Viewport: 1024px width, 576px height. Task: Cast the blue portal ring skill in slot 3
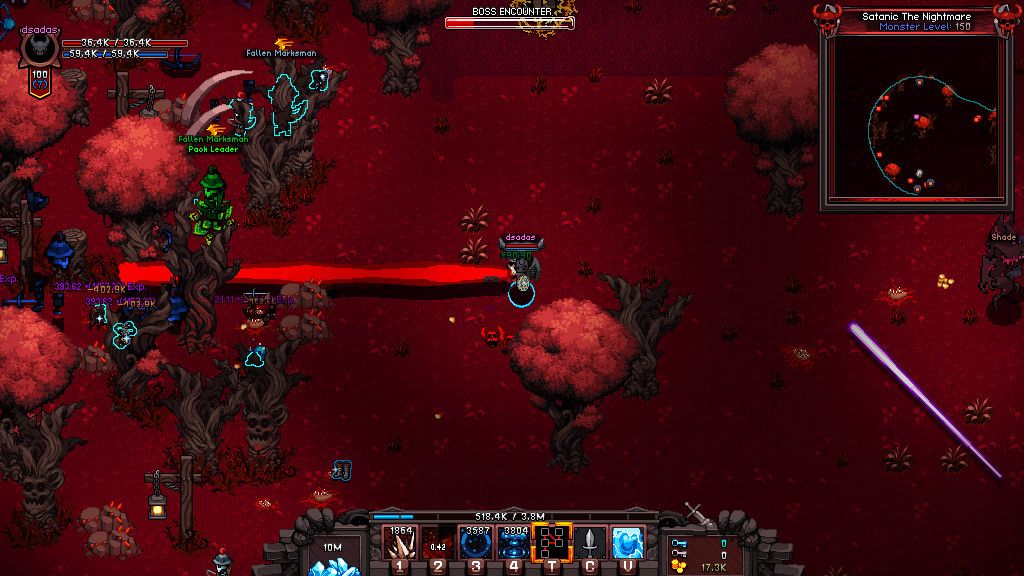(x=476, y=542)
